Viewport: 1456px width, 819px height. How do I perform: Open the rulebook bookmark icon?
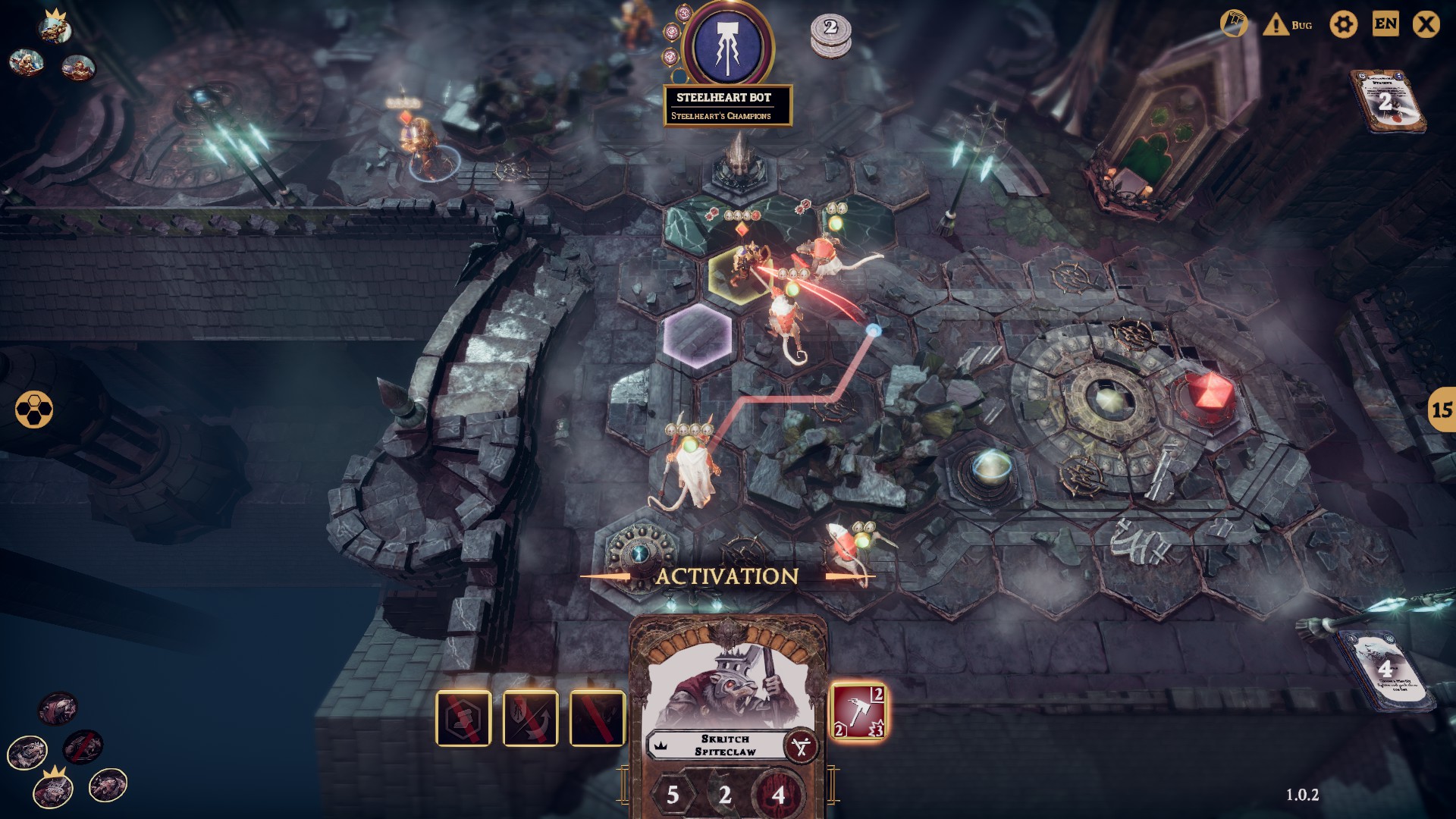point(1234,24)
